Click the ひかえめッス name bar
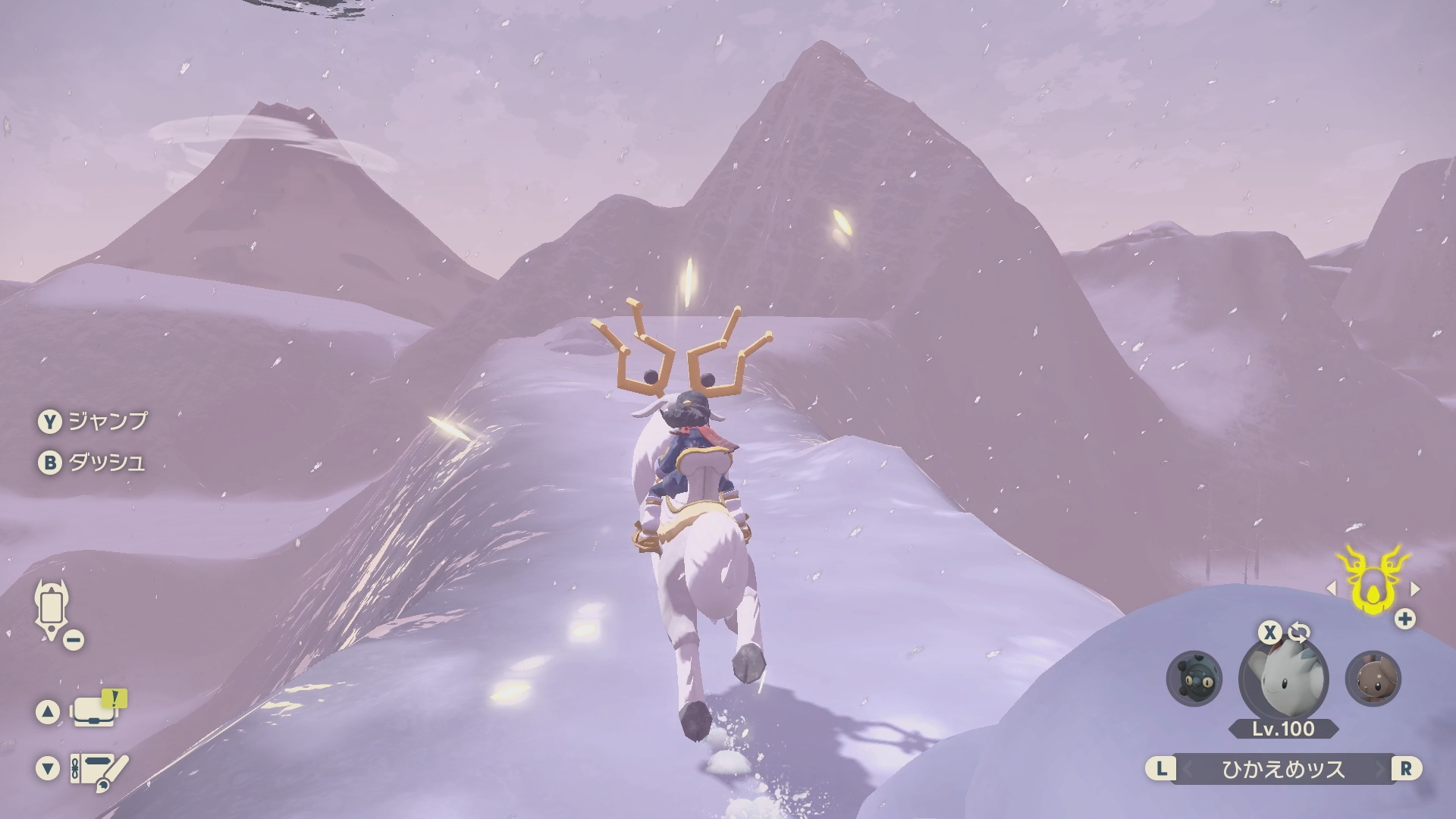The image size is (1456, 819). (x=1283, y=769)
